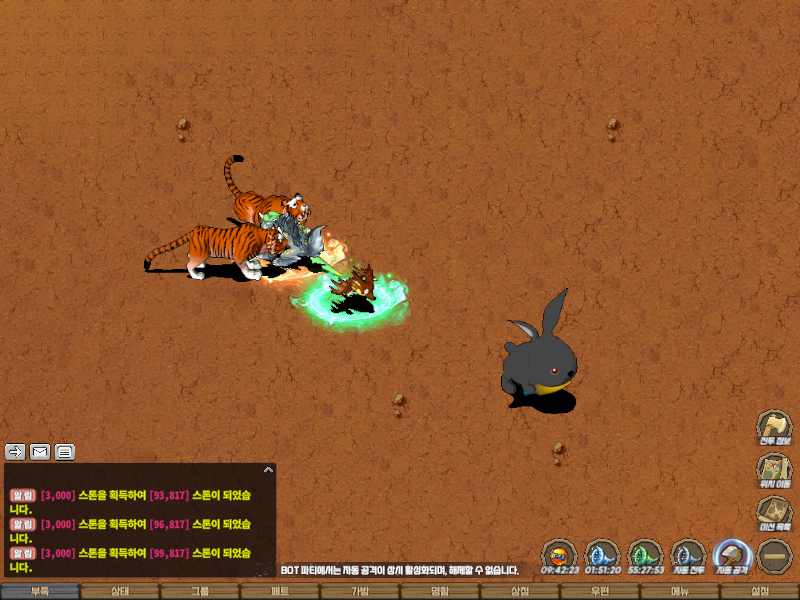Open the 페트 (Pet) menu
This screenshot has width=800, height=600.
280,591
